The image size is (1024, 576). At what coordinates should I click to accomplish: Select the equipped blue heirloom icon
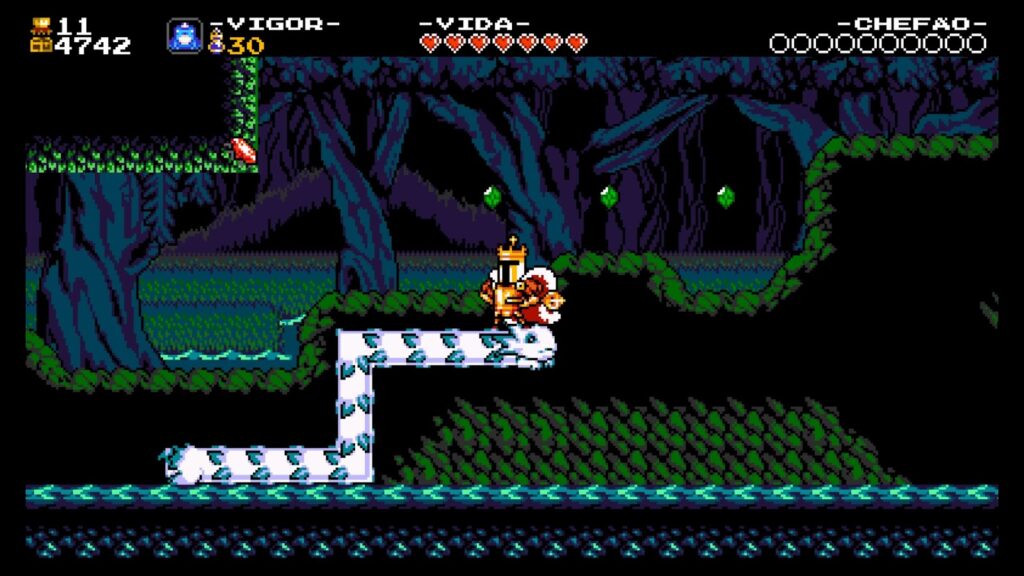[184, 36]
